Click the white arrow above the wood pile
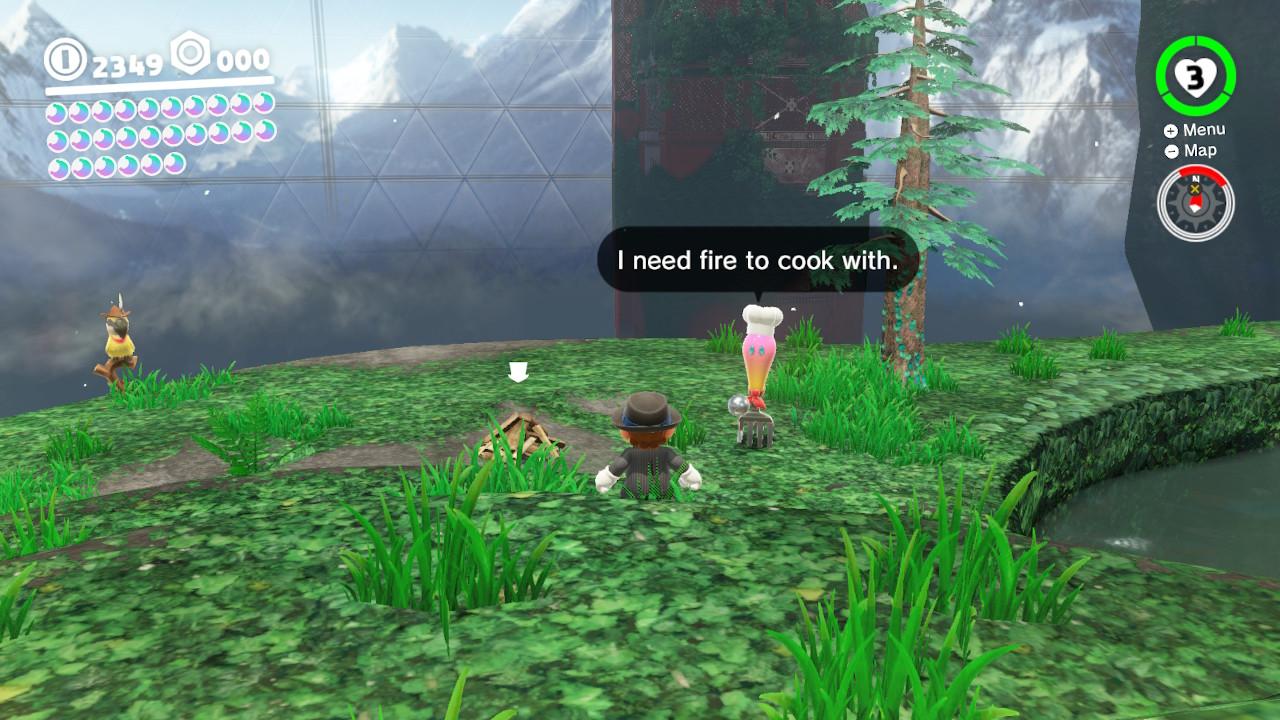The height and width of the screenshot is (720, 1280). (520, 372)
